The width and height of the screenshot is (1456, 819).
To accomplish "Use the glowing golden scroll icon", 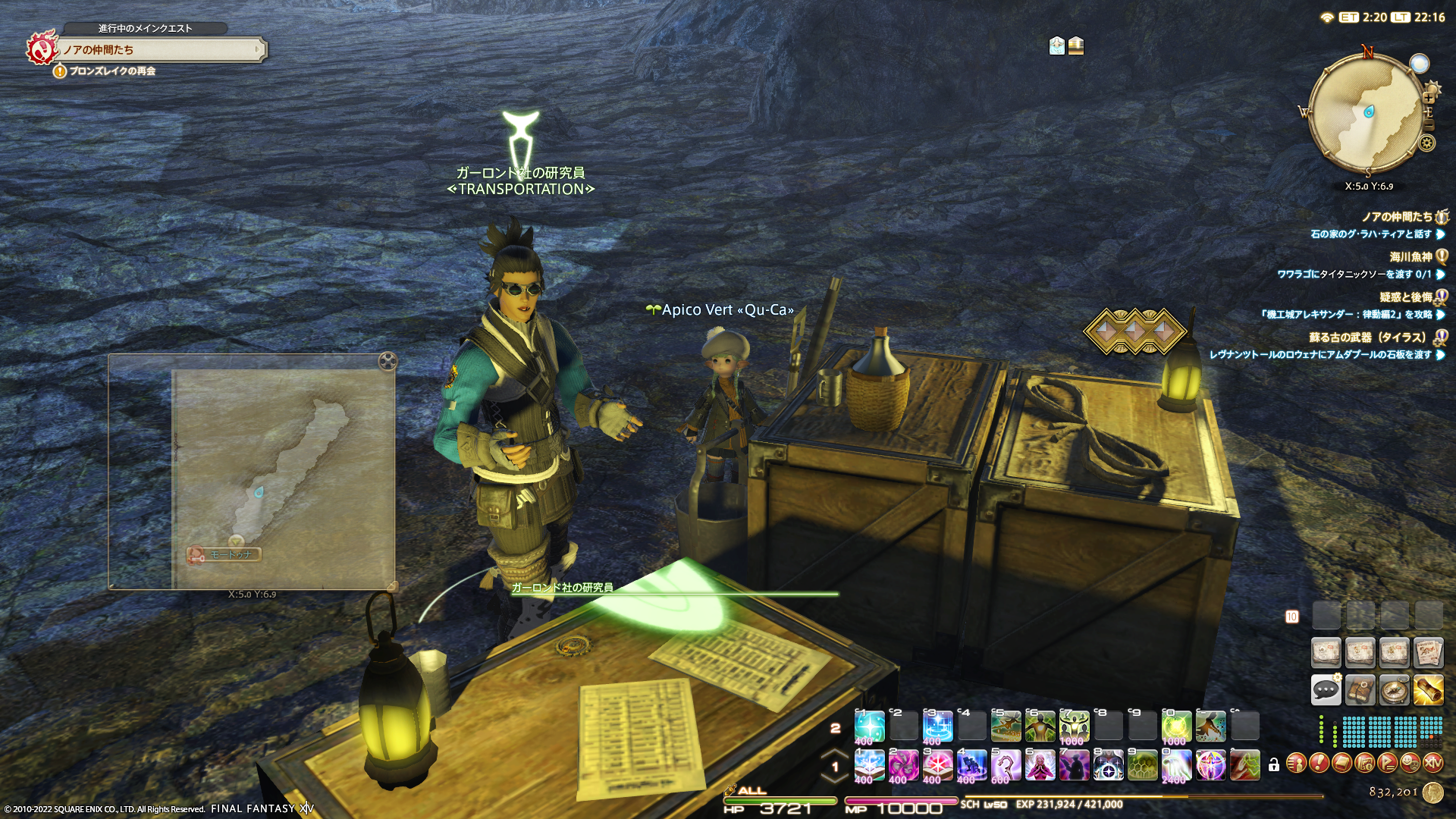I will [x=1428, y=690].
